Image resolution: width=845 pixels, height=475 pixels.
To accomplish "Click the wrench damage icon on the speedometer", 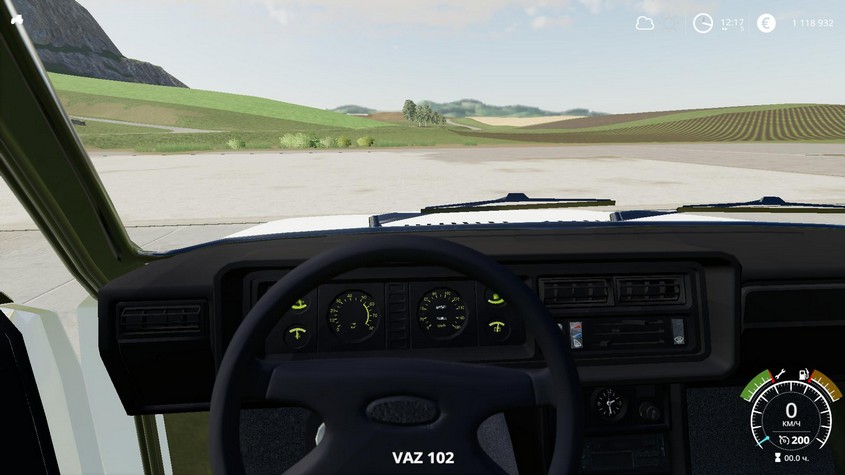I will [779, 375].
